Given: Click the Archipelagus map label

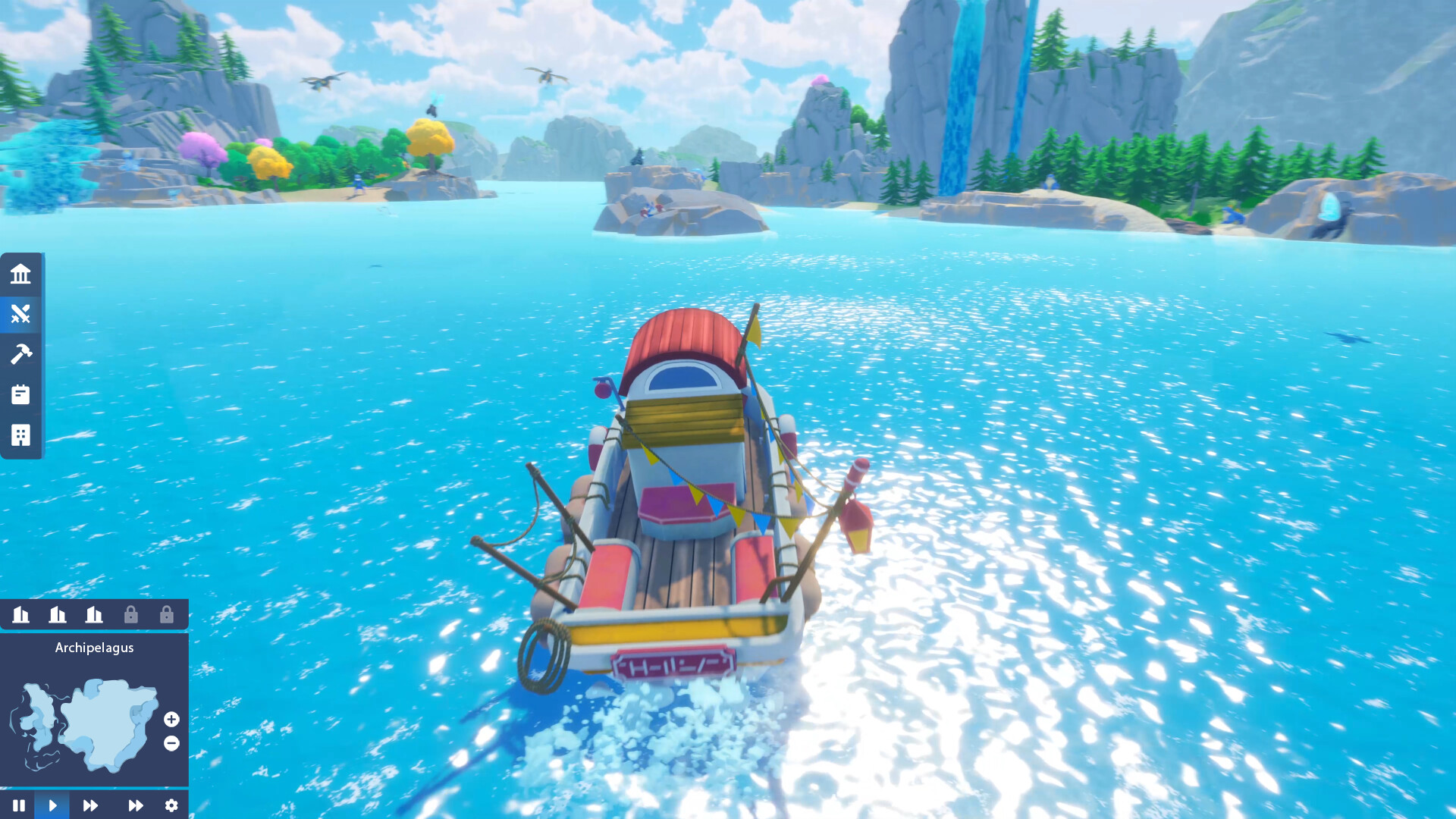Looking at the screenshot, I should coord(94,648).
